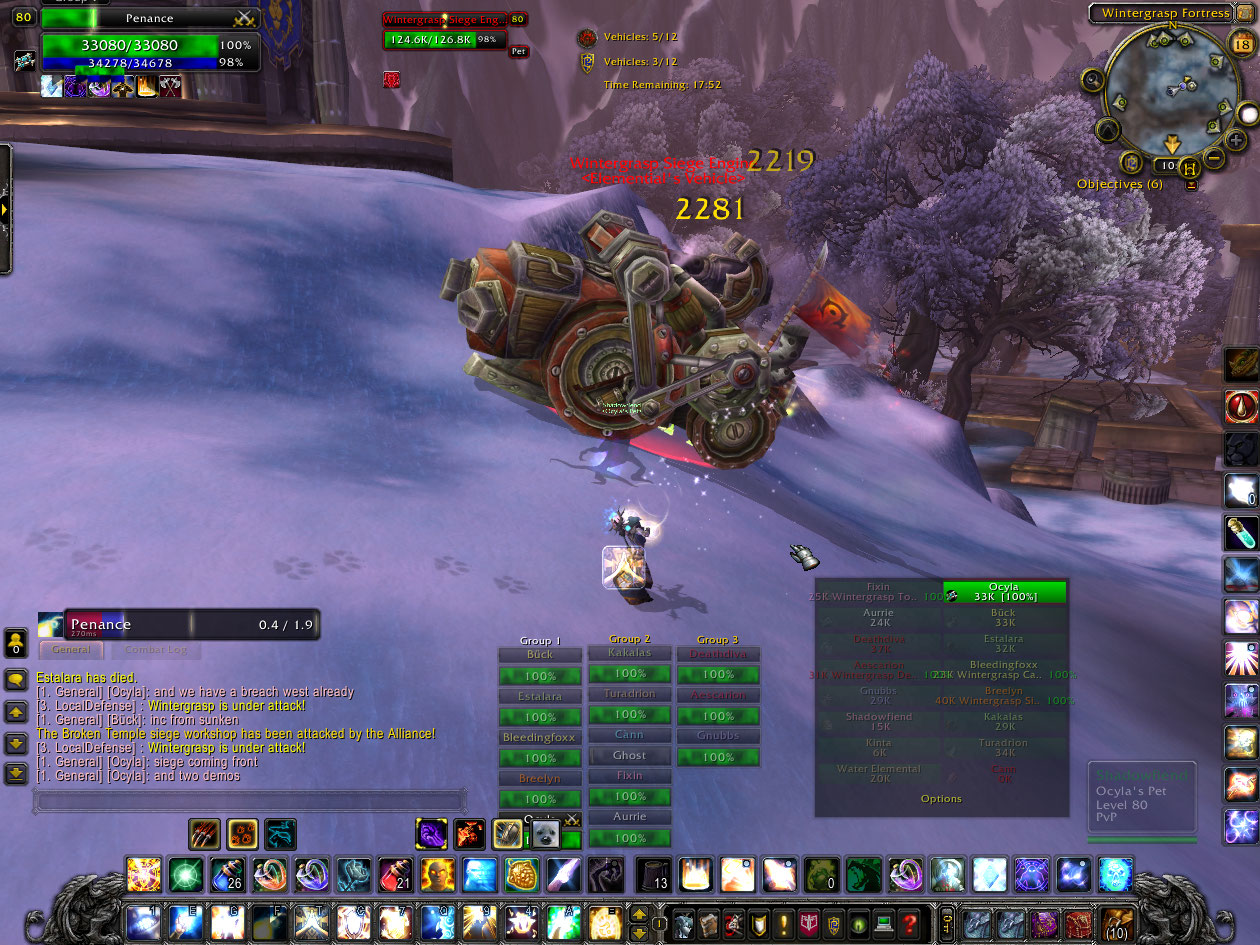Open Options in the raid health panel
Screen dimensions: 1260x945
[941, 799]
